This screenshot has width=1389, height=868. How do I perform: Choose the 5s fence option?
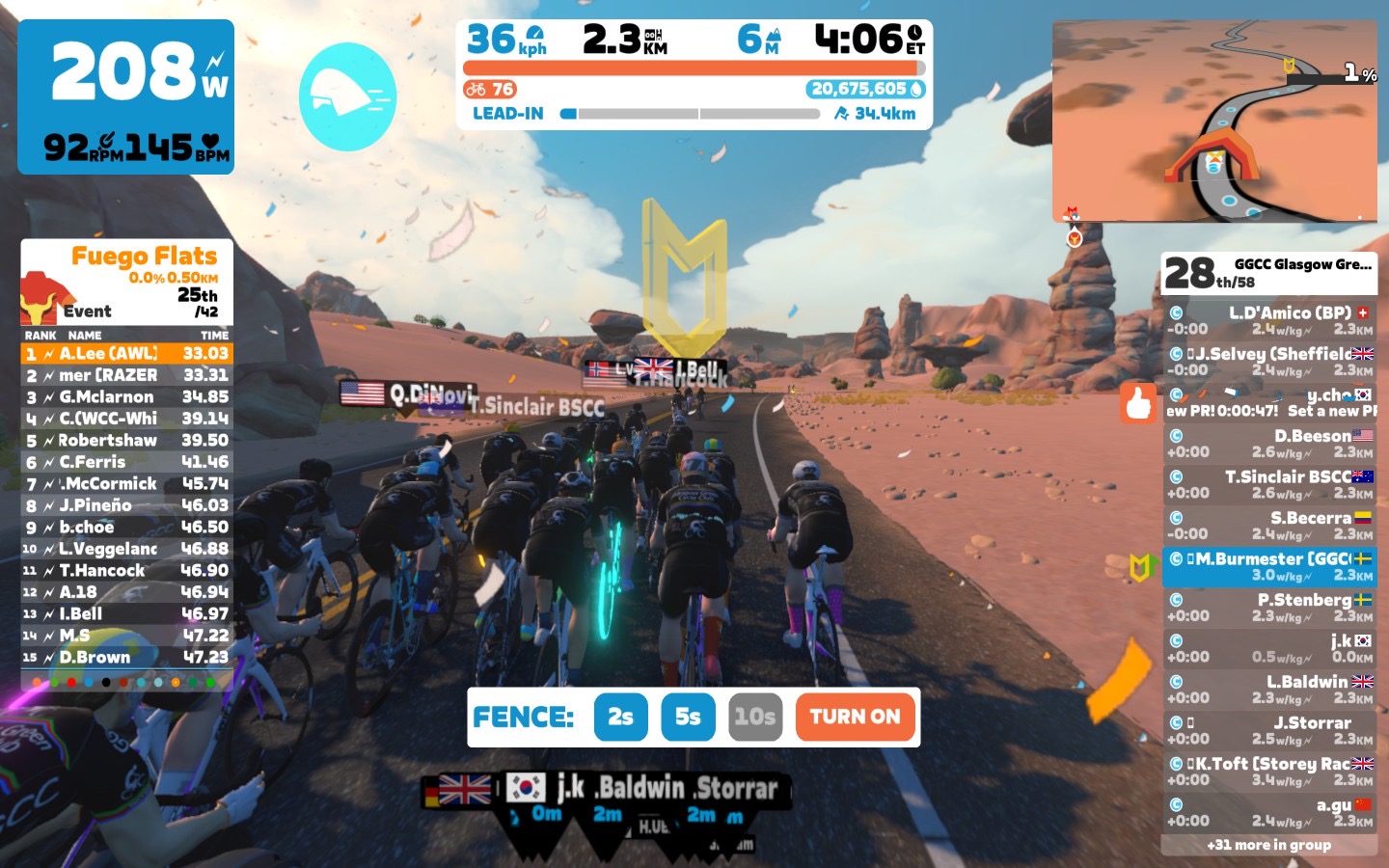688,717
